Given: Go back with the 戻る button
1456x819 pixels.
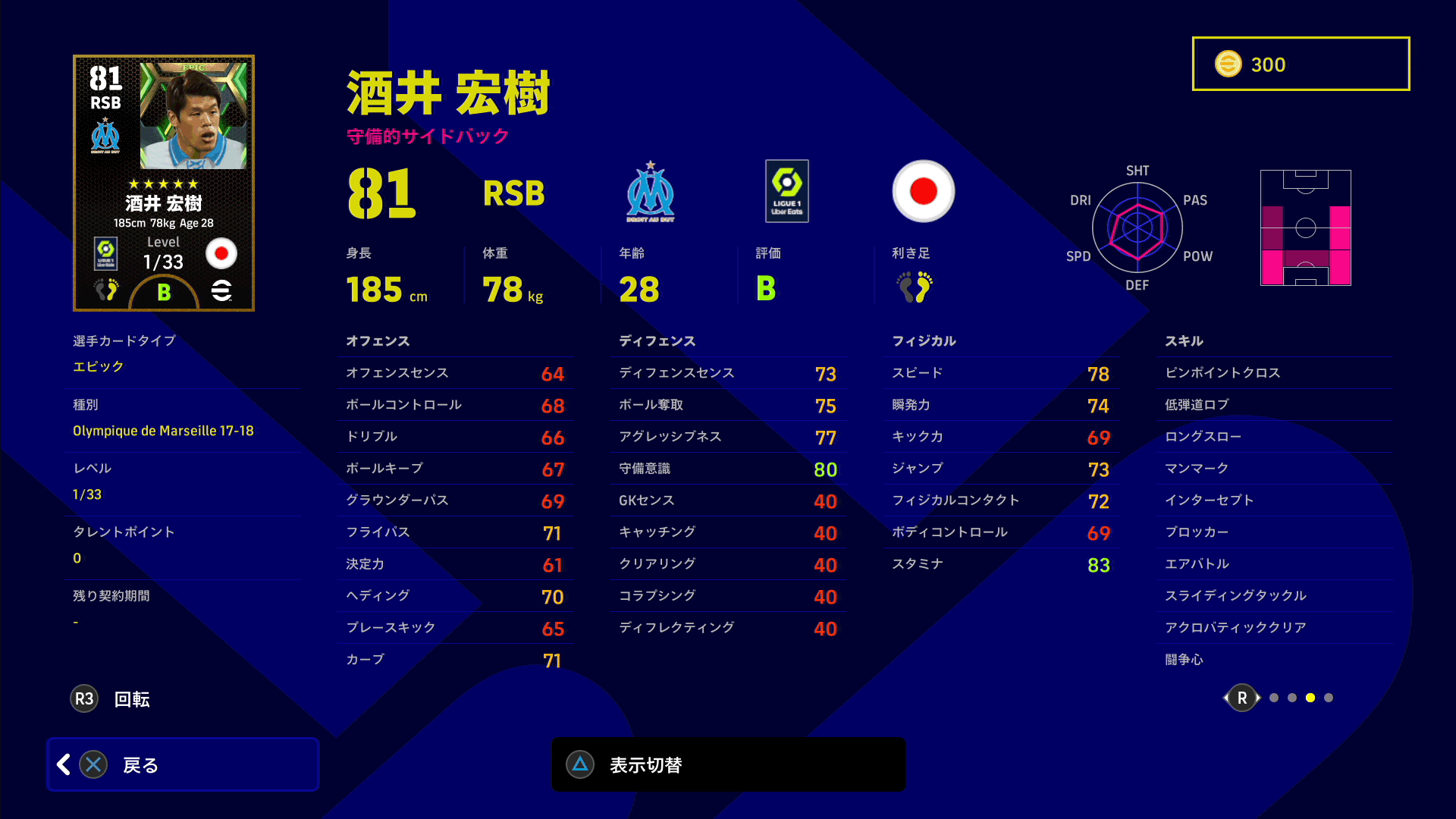Looking at the screenshot, I should click(182, 764).
